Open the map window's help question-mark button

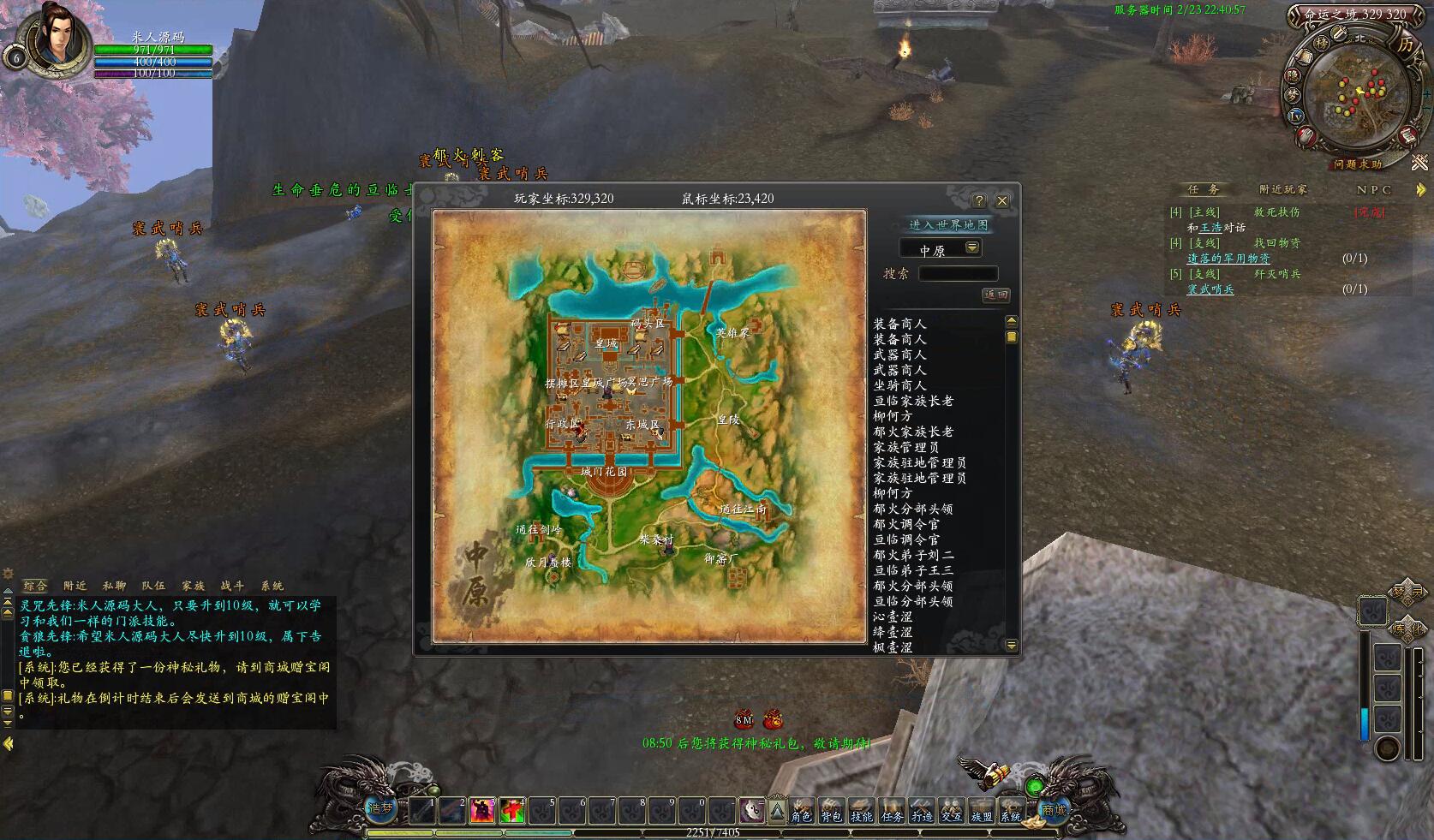[979, 200]
